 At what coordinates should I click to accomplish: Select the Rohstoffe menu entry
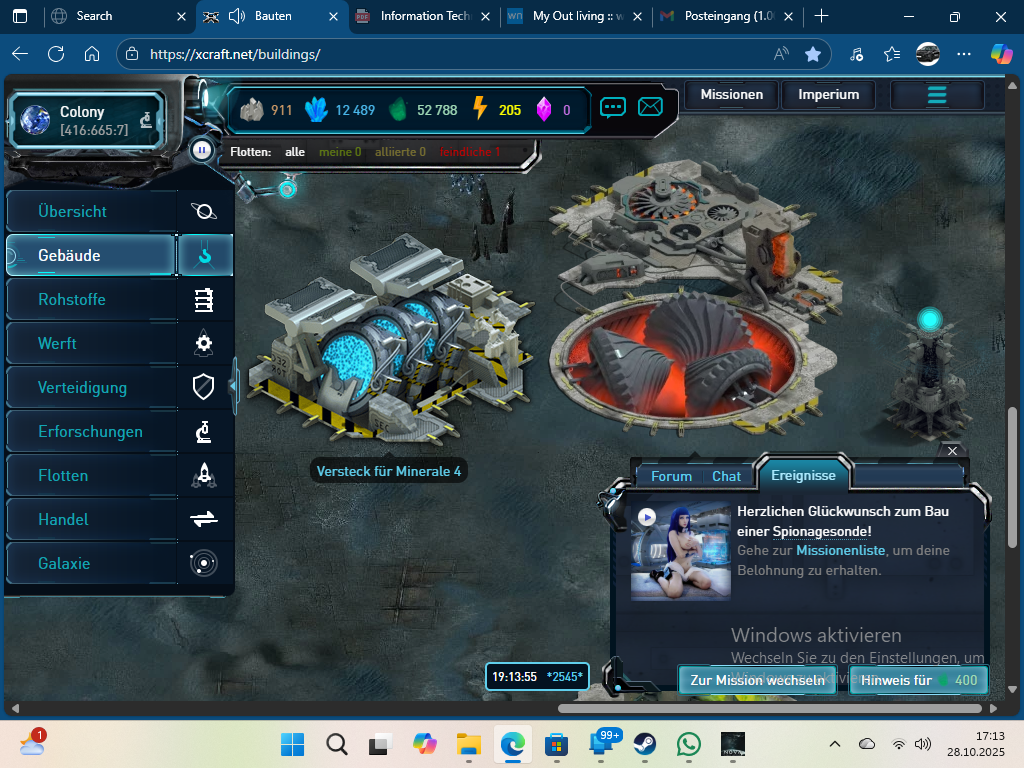[72, 300]
